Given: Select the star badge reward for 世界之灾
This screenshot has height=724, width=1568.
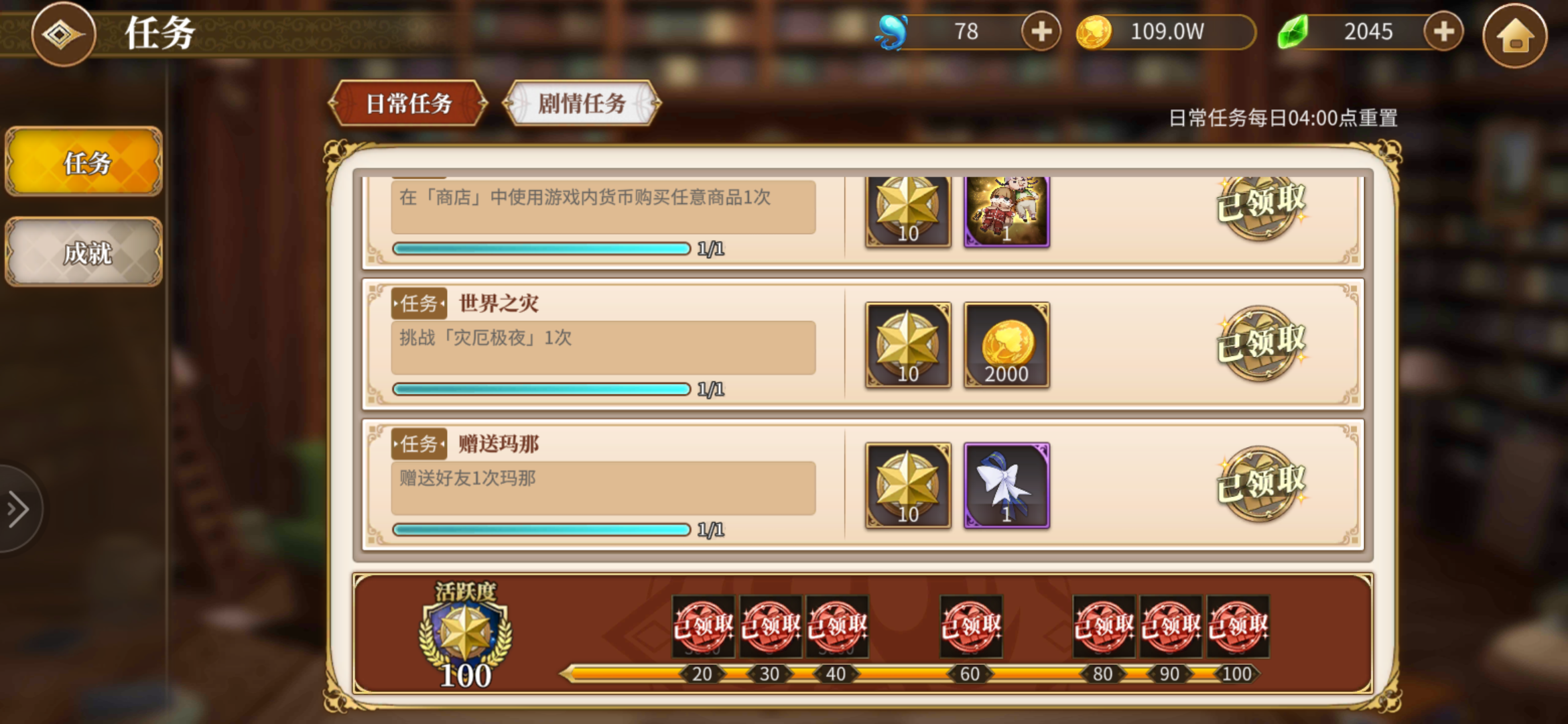Looking at the screenshot, I should (908, 346).
